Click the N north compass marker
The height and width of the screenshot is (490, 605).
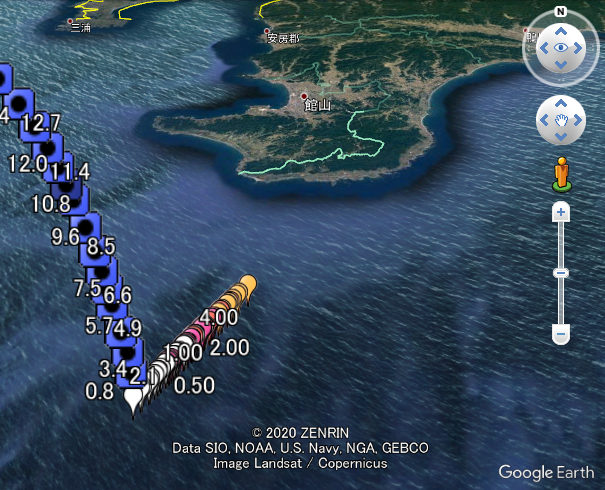(560, 12)
